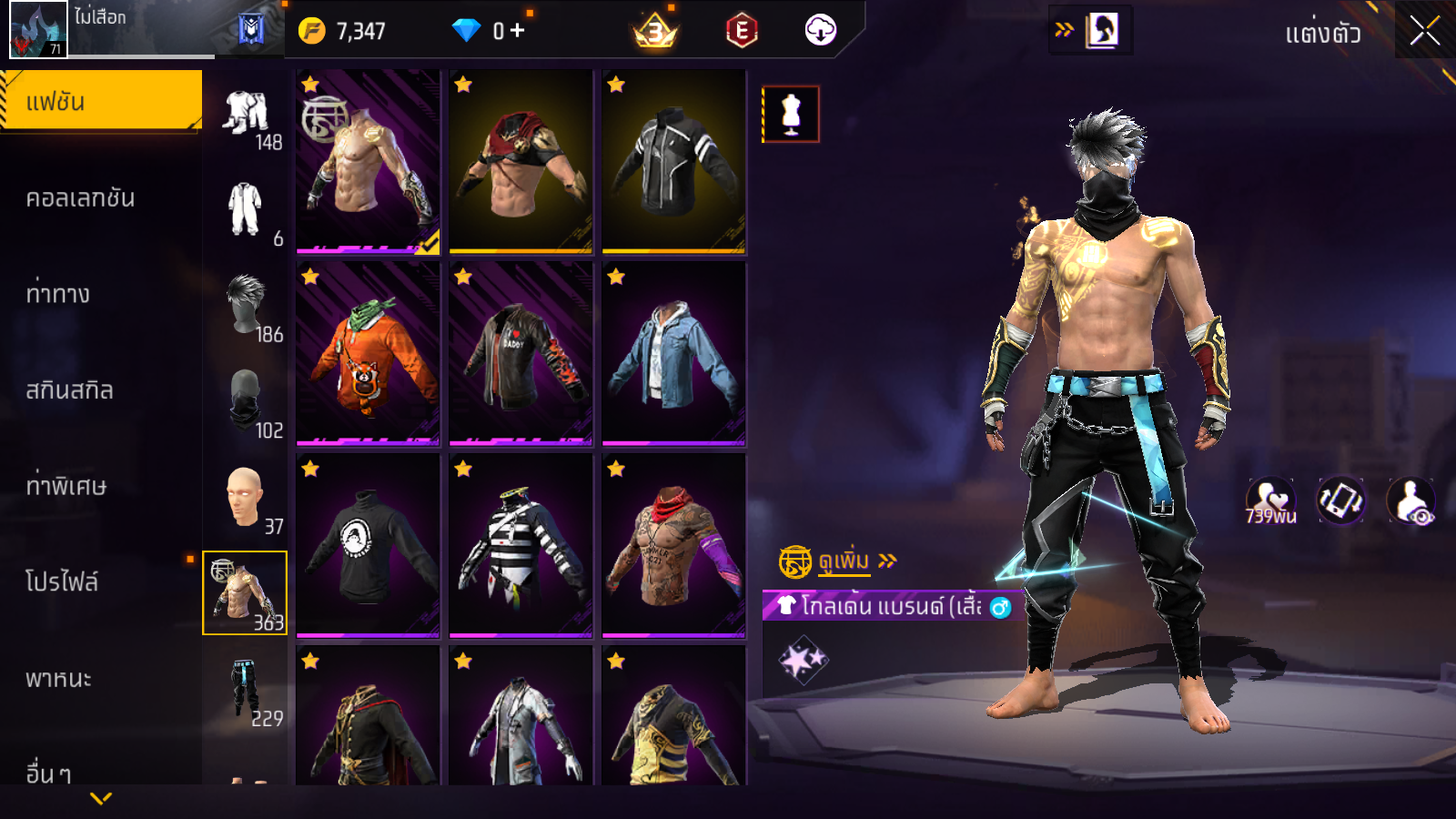Open the ท่าทาง emotes tab
Screen dimensions: 1456x819
(58, 294)
